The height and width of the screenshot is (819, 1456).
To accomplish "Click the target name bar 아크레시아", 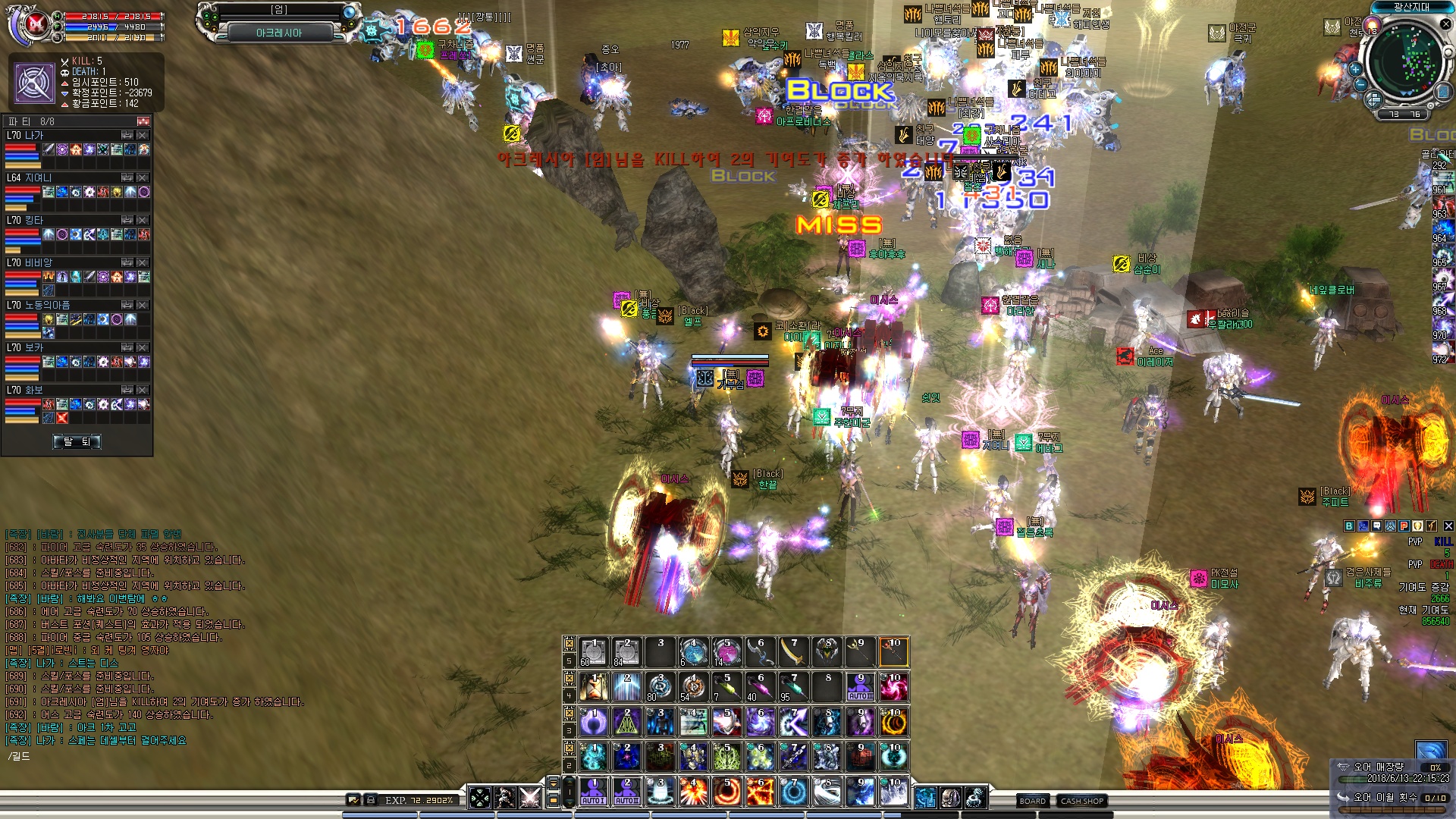I will [279, 33].
